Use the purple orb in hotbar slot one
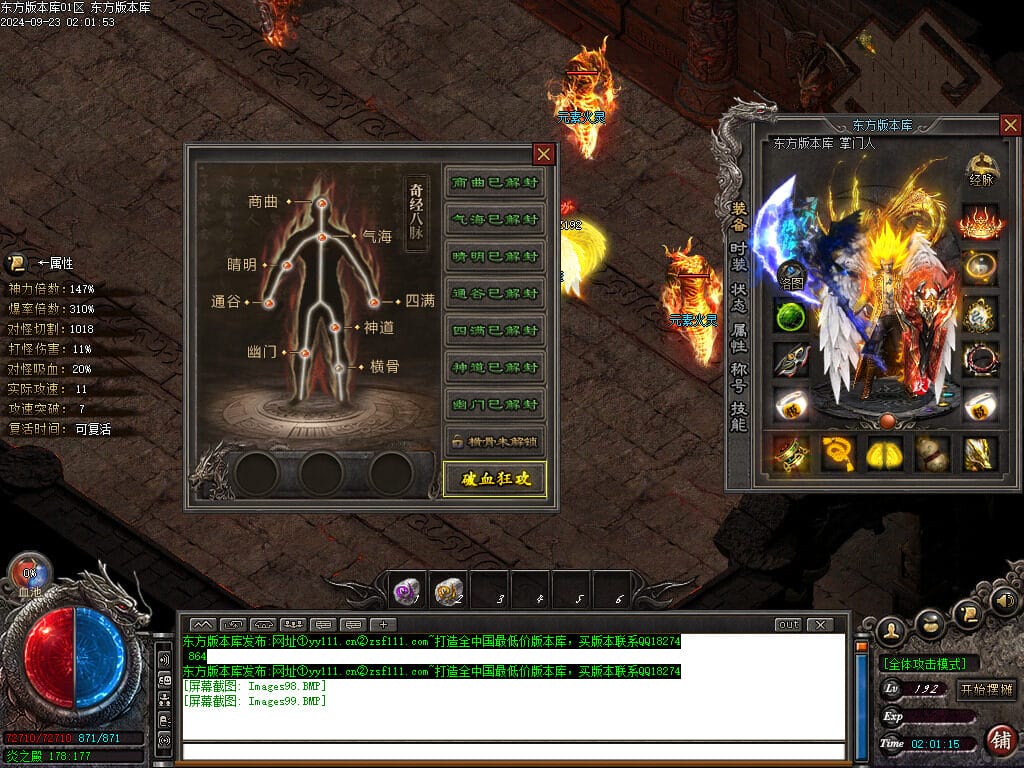This screenshot has height=768, width=1024. 407,592
